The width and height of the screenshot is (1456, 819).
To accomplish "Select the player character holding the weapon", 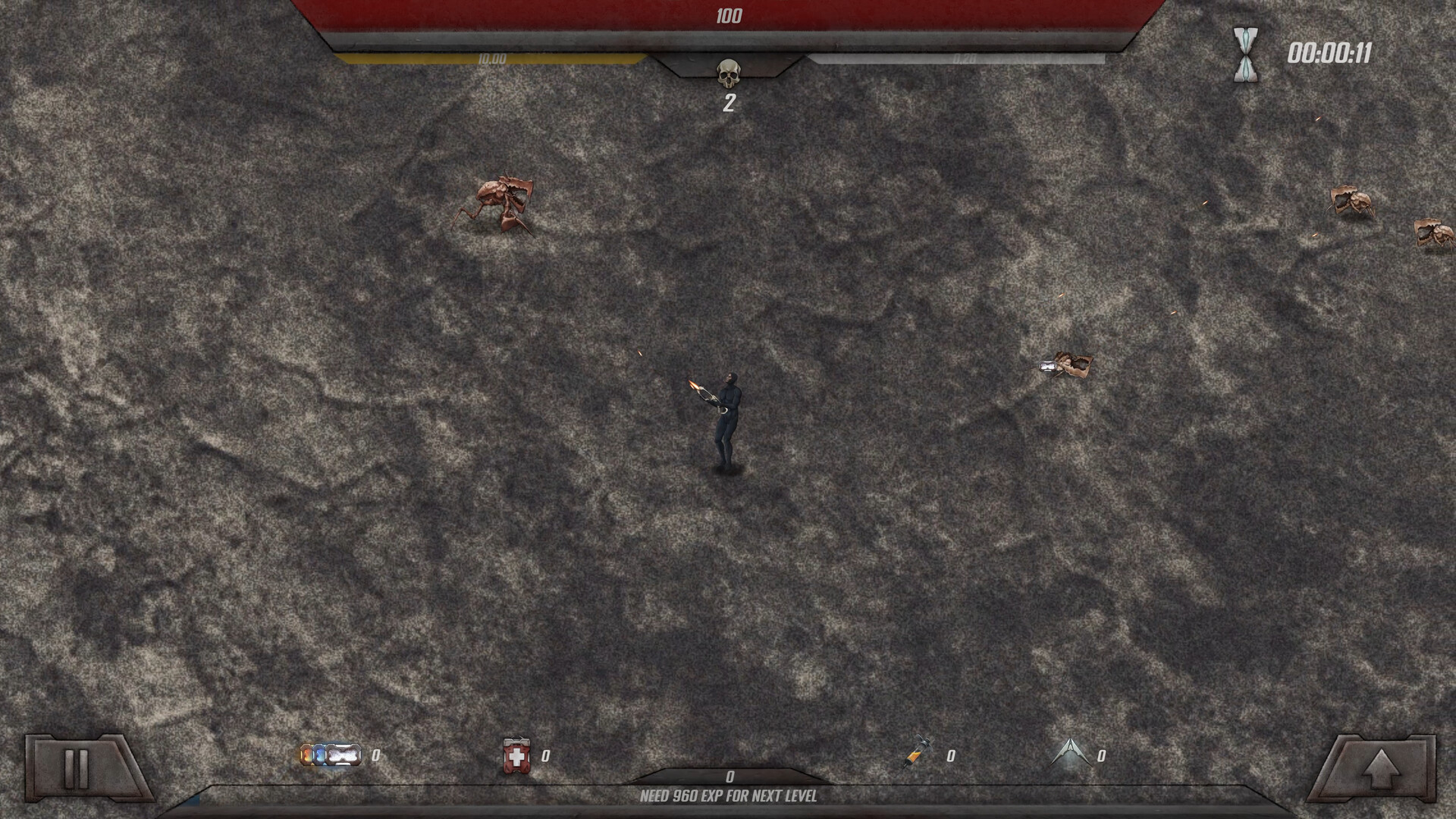I will (726, 417).
